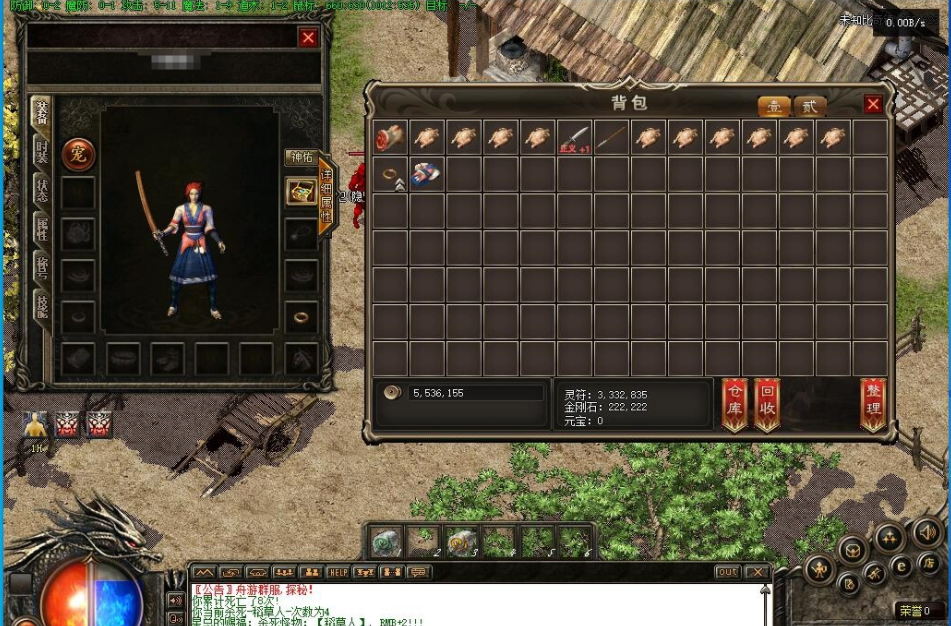Pick the 正义 +1 sword in the backpack

574,138
